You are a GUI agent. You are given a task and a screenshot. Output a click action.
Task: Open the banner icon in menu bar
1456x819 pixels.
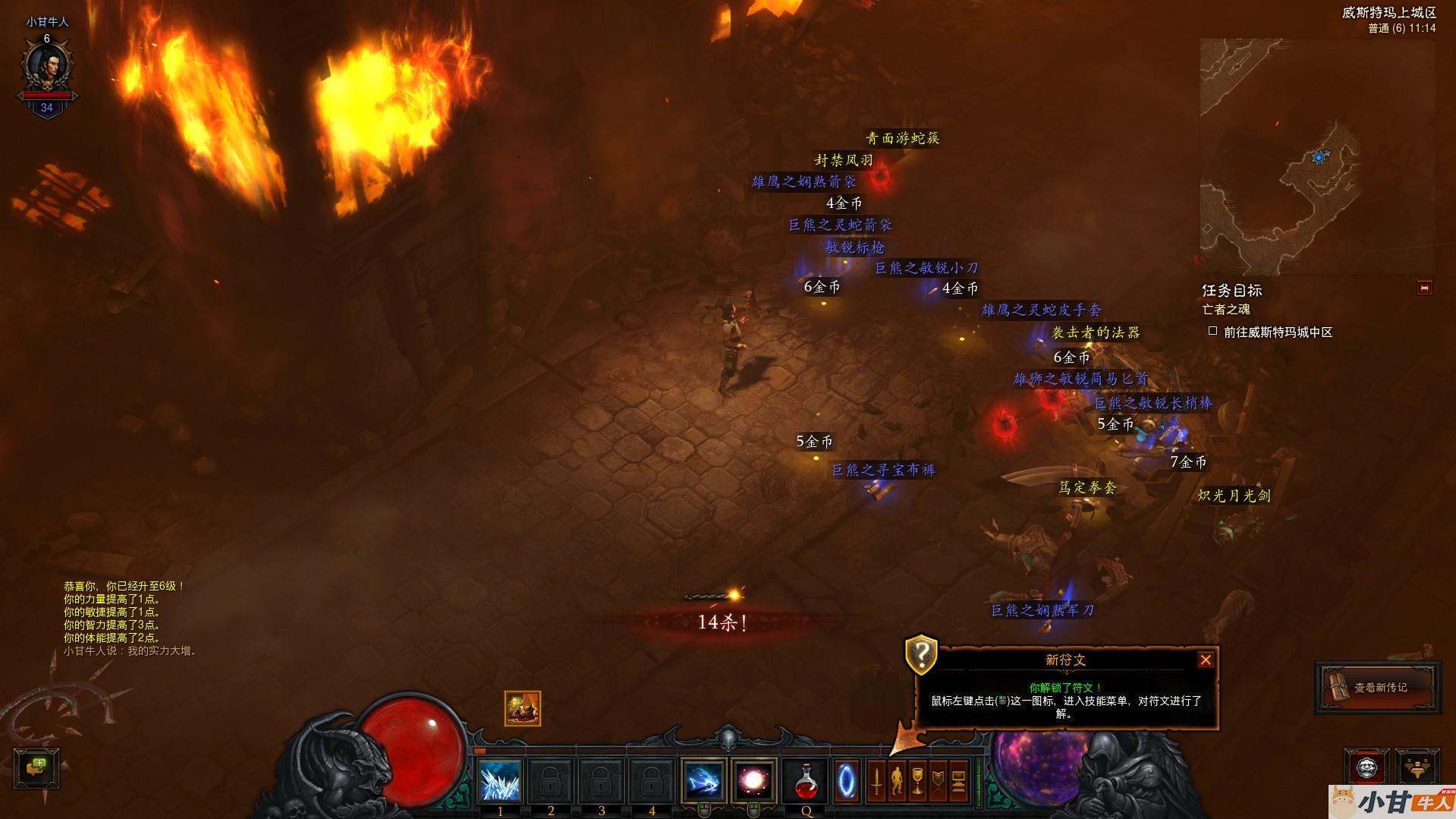click(x=938, y=781)
